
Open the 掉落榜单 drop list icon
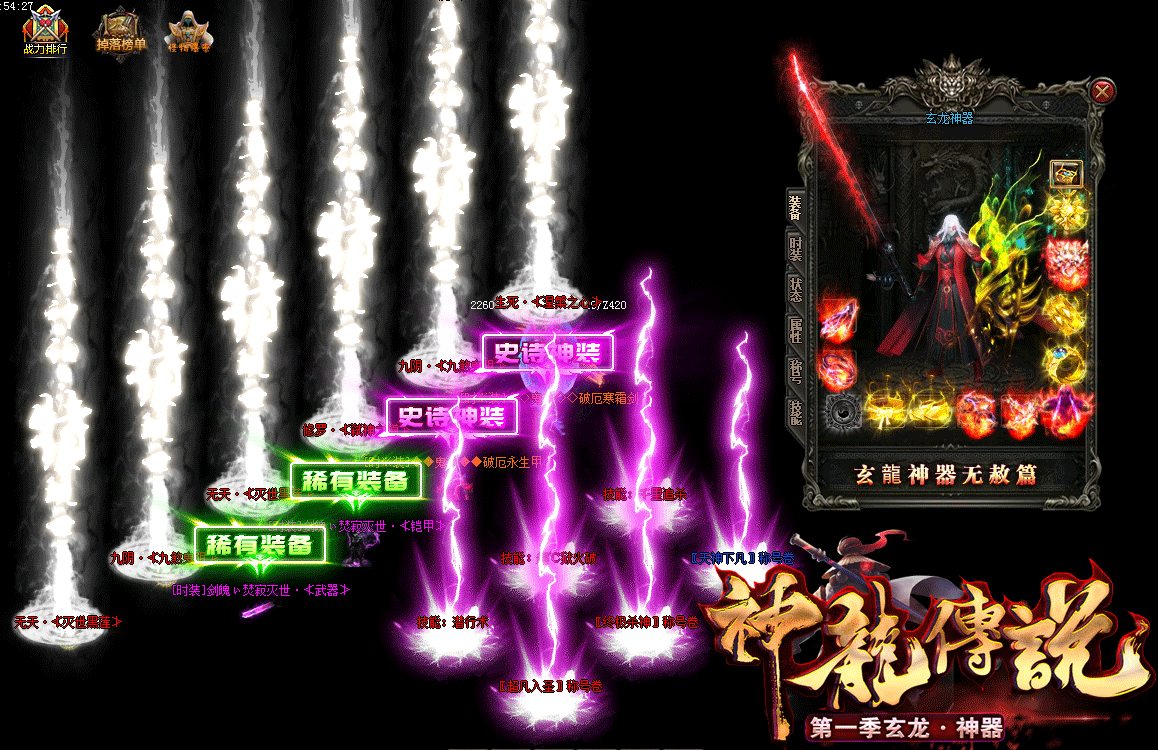pyautogui.click(x=120, y=31)
